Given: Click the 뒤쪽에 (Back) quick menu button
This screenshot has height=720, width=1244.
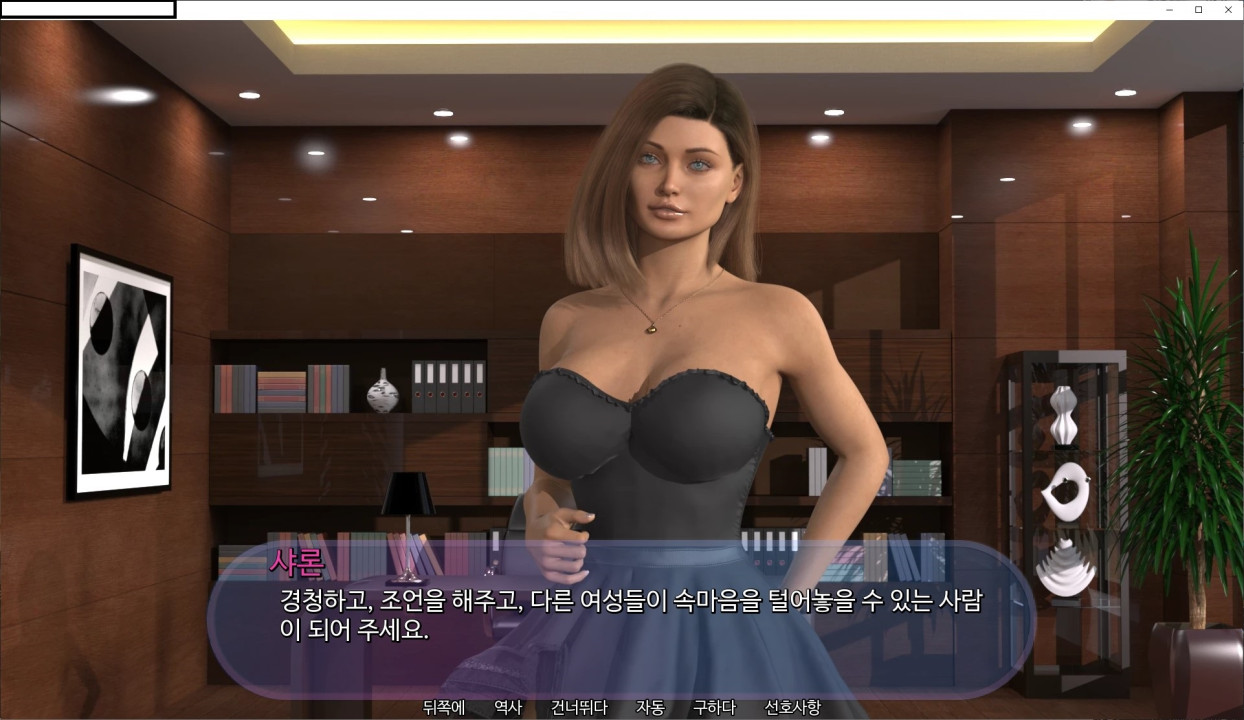Looking at the screenshot, I should click(443, 708).
